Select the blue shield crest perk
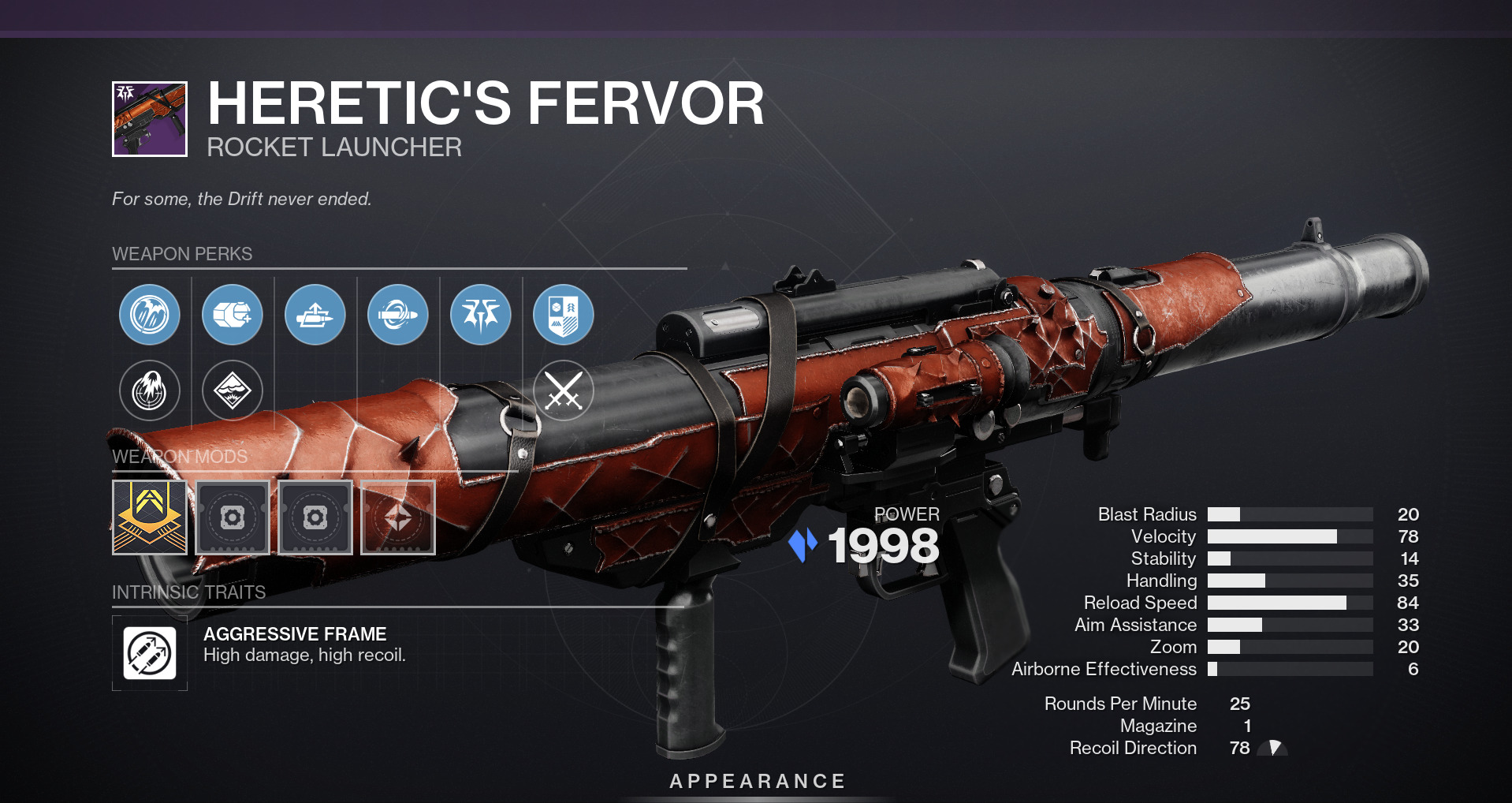This screenshot has height=803, width=1512. point(564,315)
